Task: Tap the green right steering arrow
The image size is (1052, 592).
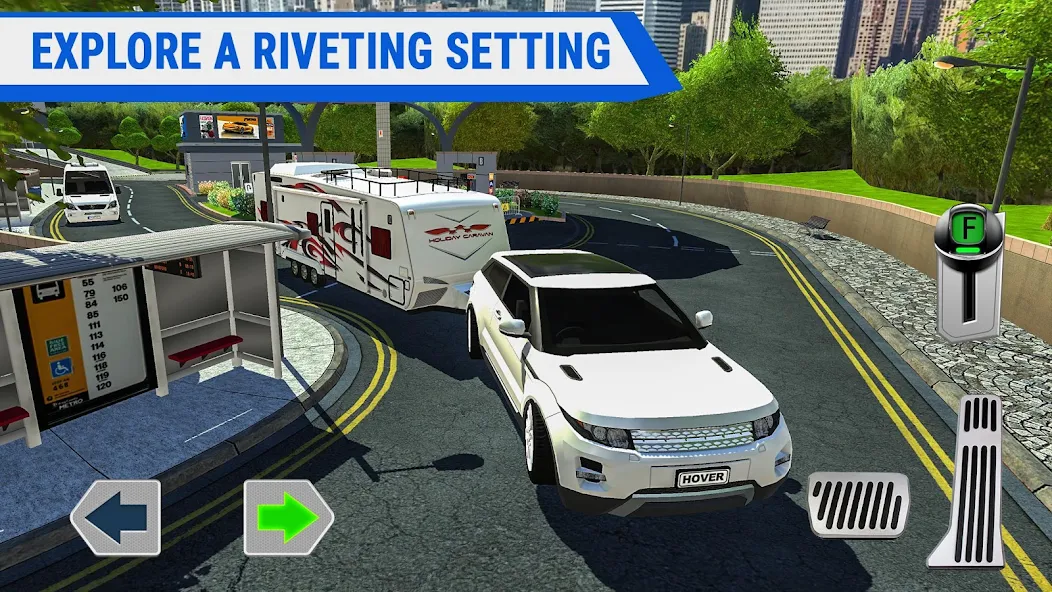Action: (x=288, y=517)
